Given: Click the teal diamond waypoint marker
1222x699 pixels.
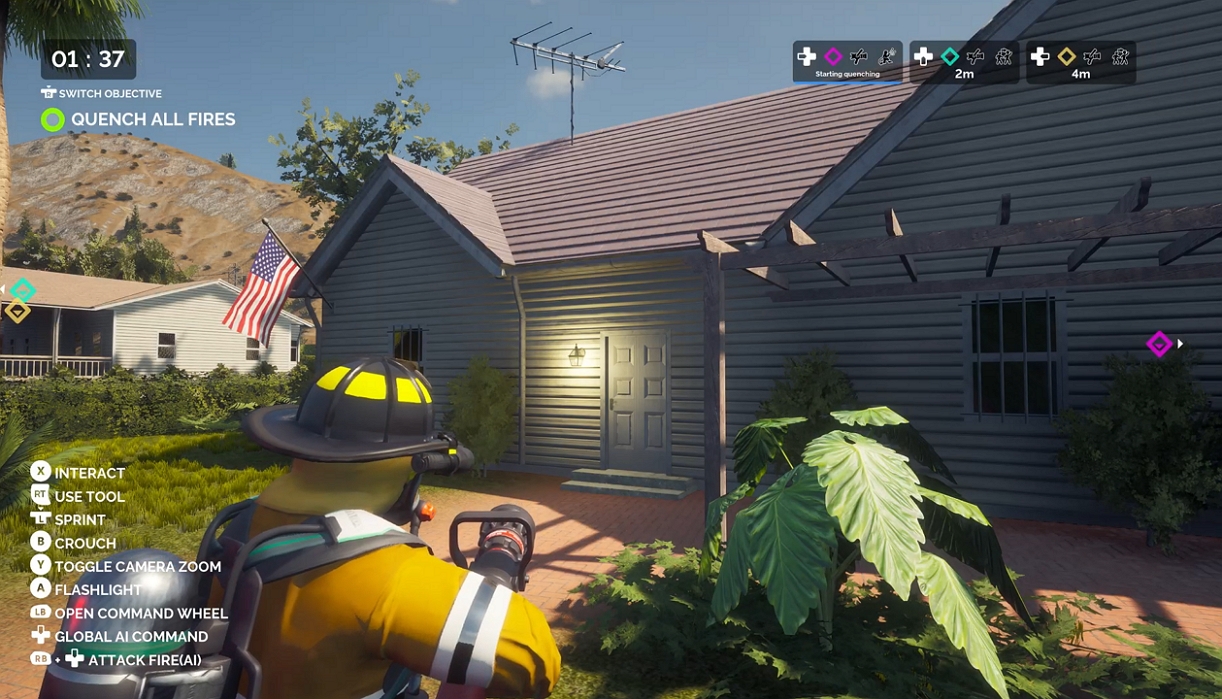Looking at the screenshot, I should (22, 291).
